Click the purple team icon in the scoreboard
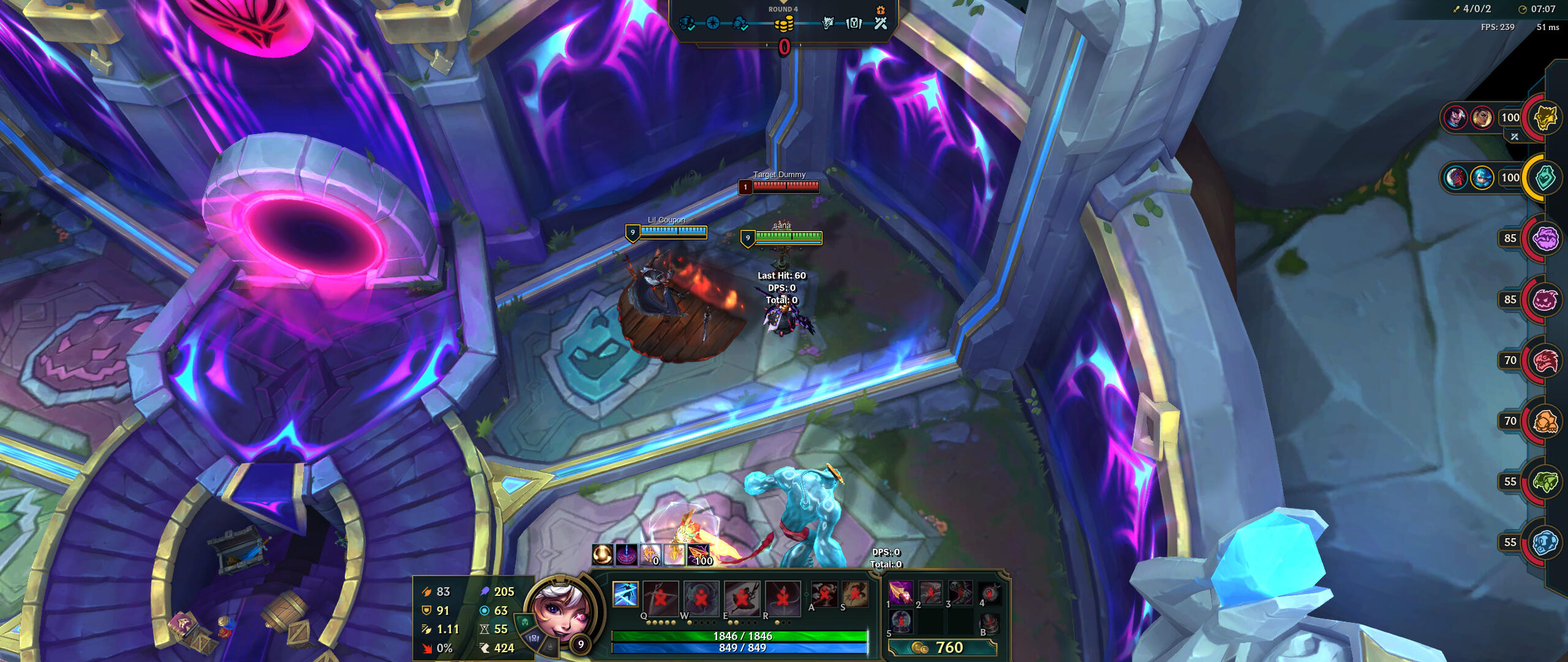 1544,238
